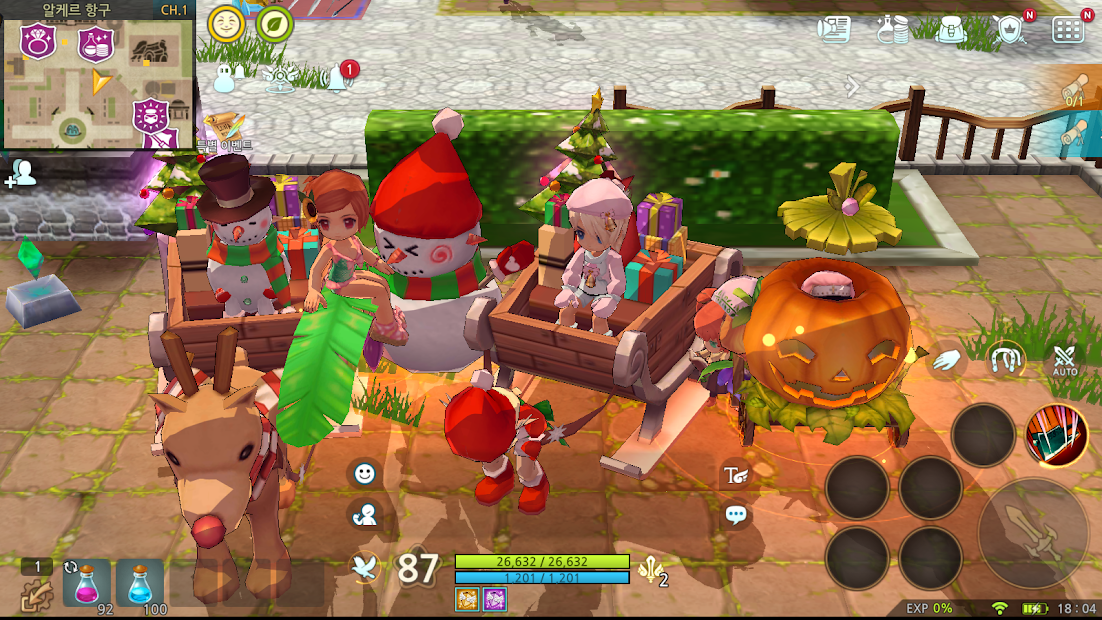
Task: Open the chat speech bubble
Action: tap(736, 515)
